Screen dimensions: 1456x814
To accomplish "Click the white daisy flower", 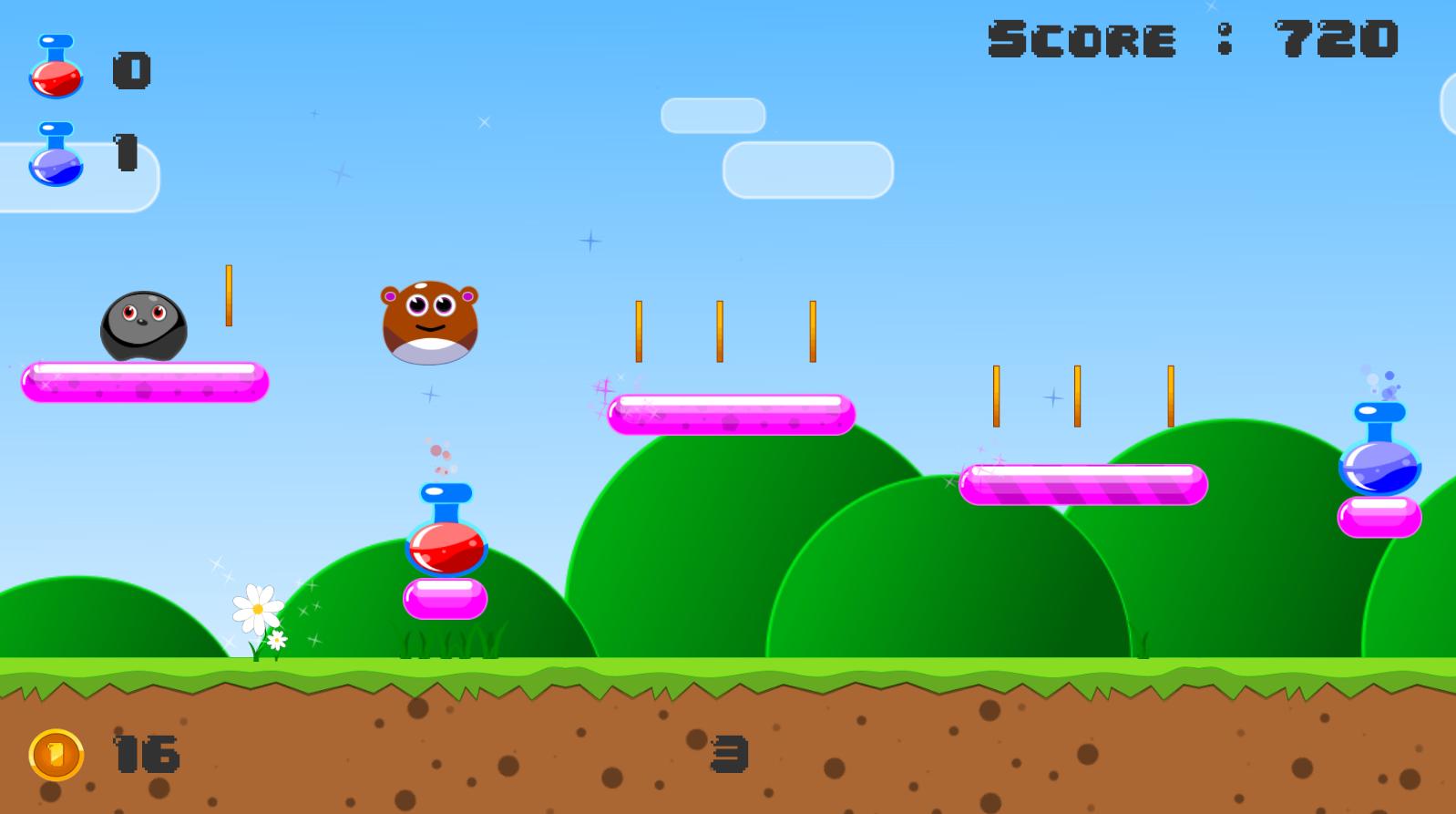I will pyautogui.click(x=258, y=609).
